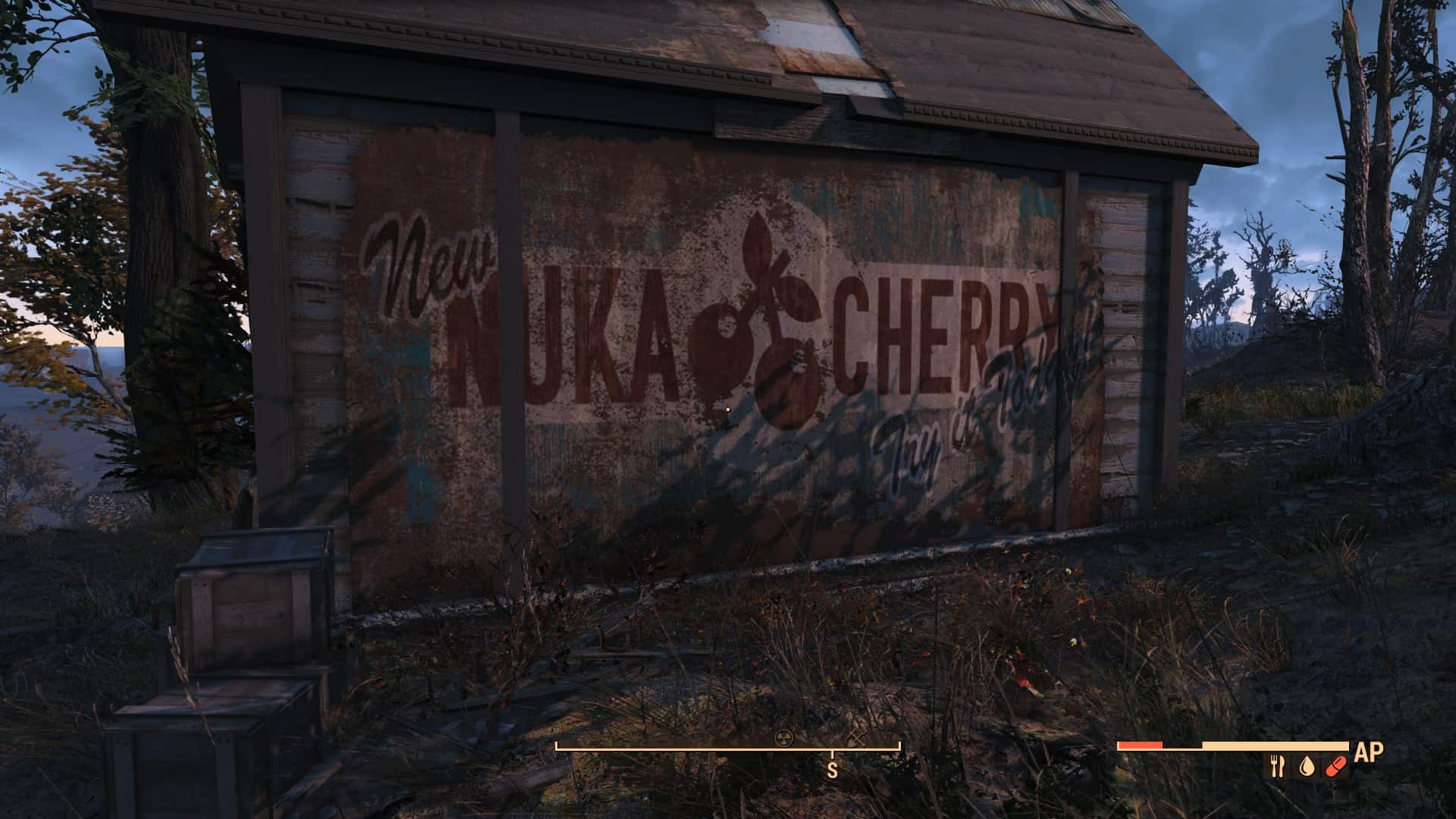Screen dimensions: 1456x819
Task: Select the red pill status icon
Action: point(1335,767)
